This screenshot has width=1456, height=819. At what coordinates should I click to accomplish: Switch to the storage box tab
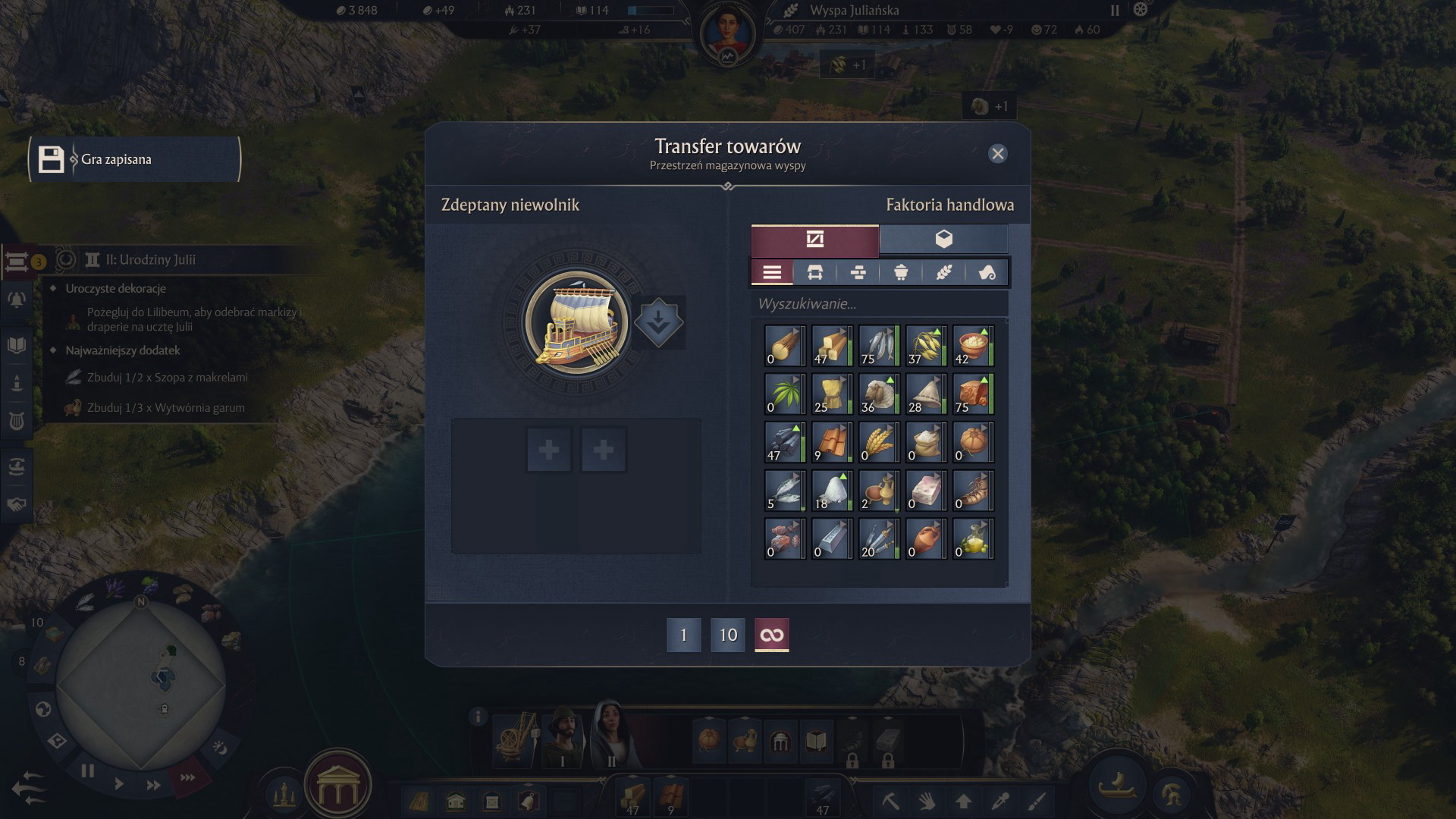pos(943,240)
